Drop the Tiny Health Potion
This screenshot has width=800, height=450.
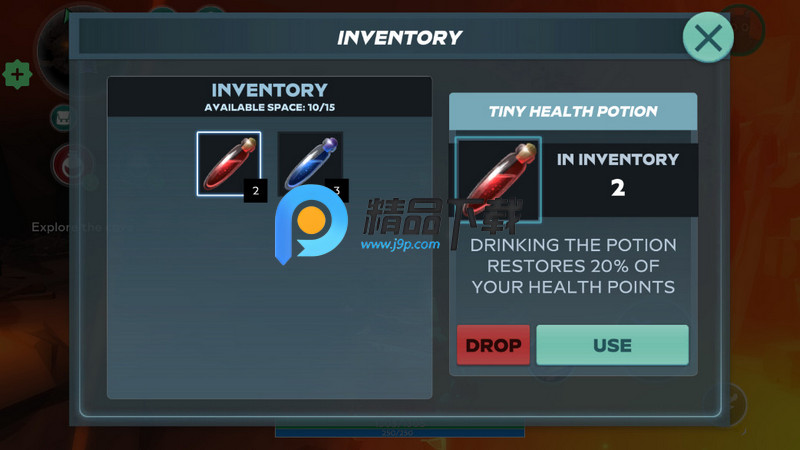493,345
